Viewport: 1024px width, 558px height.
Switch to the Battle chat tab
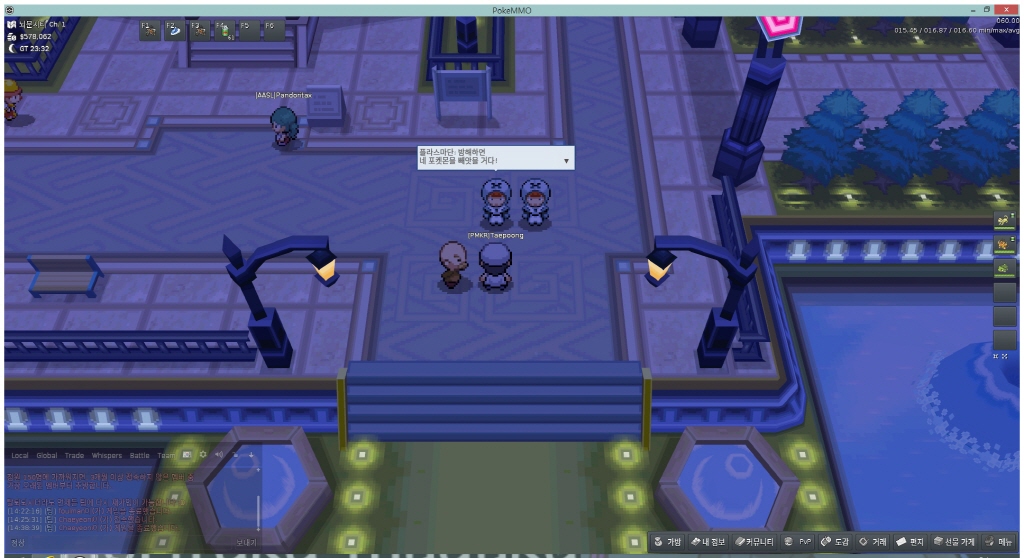tap(140, 455)
